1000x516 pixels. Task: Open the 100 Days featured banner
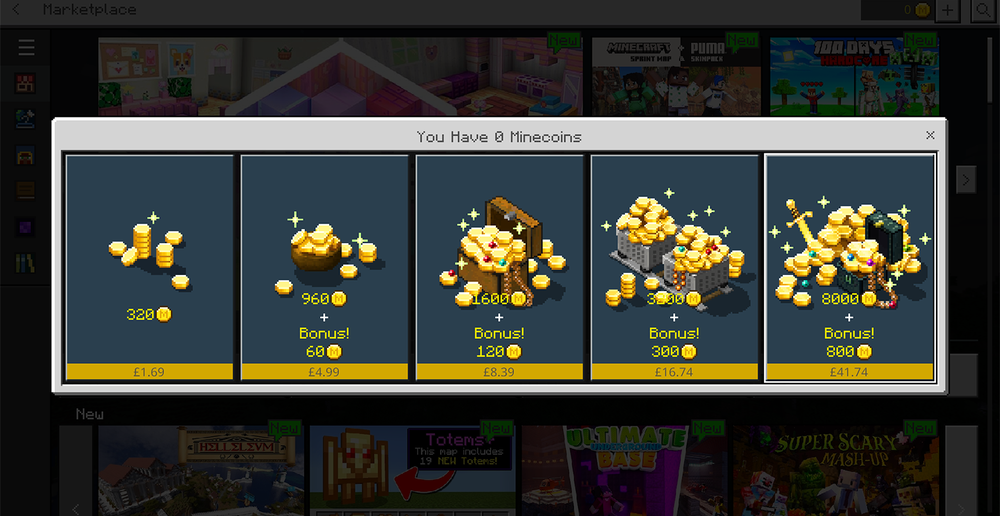(x=854, y=75)
